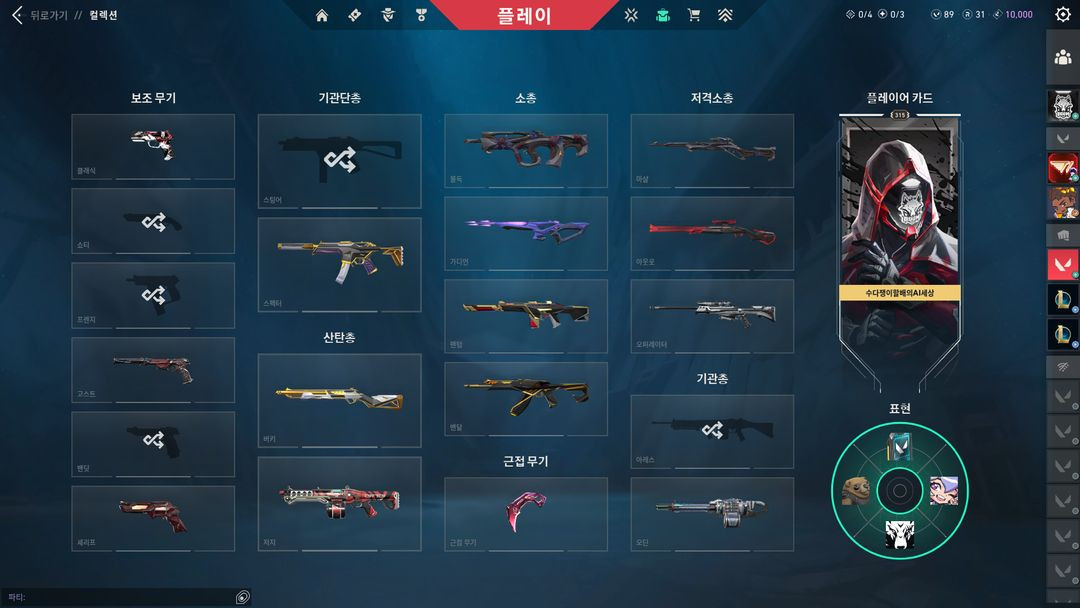Open the 버키 shotgun slot
Screen dimensions: 1080x608
[339, 399]
